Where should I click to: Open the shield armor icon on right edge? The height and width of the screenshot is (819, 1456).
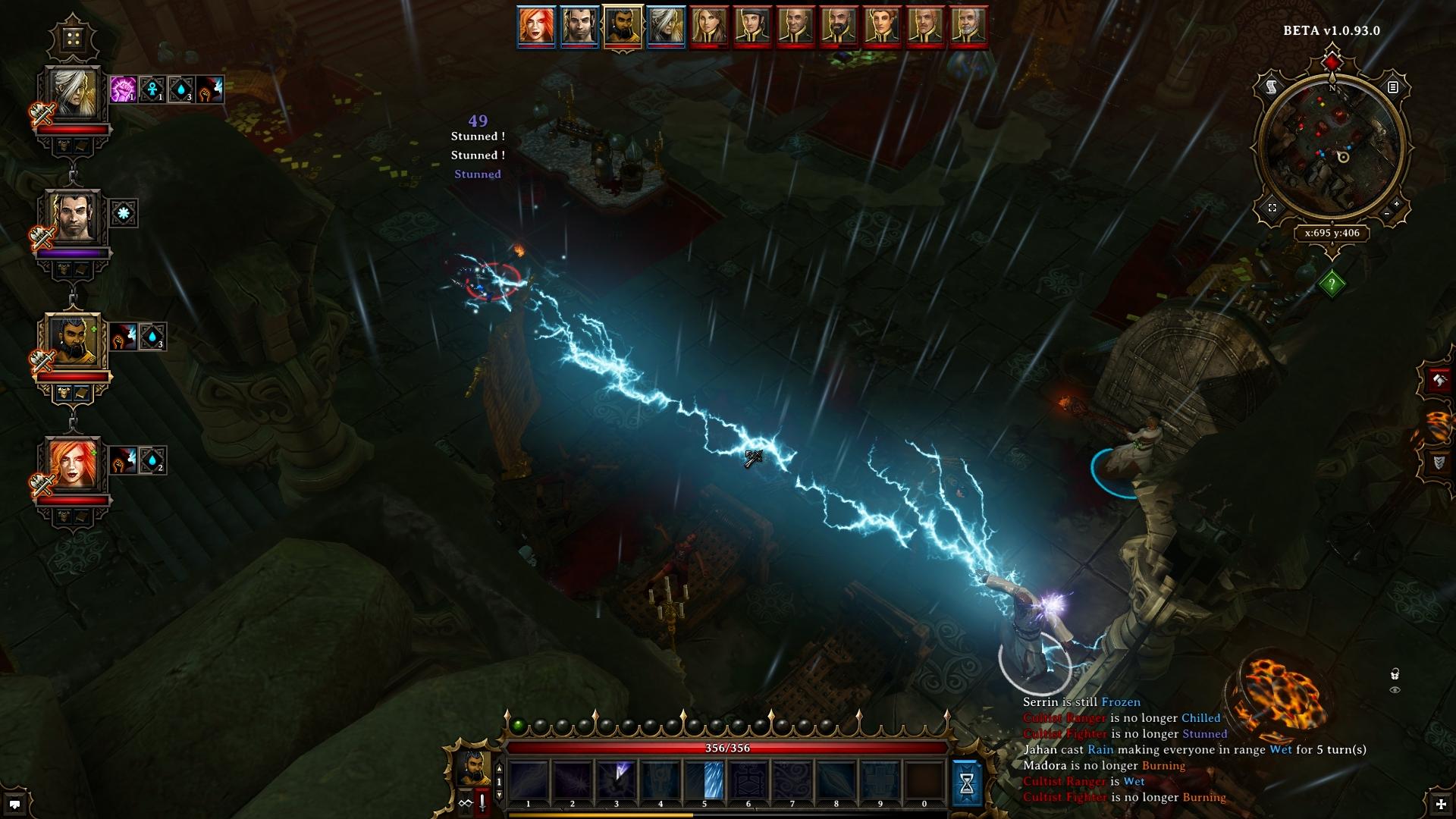1439,462
